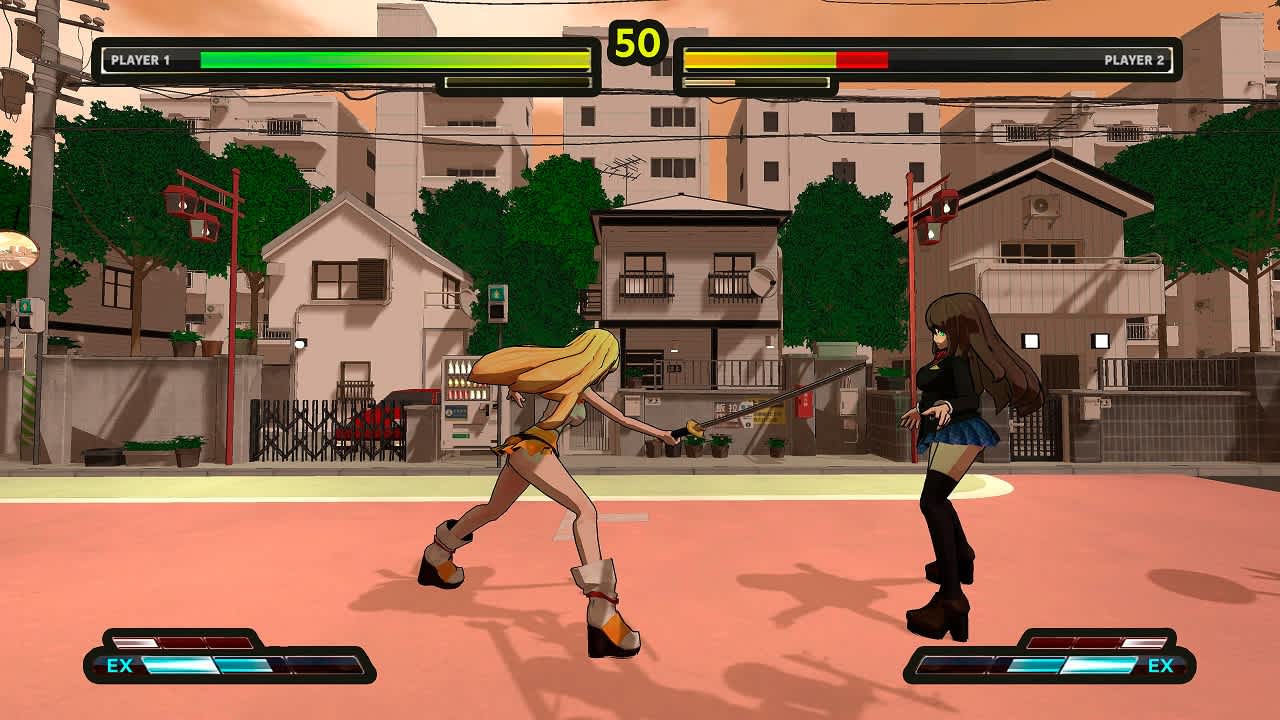
Task: Select the round timer showing 50
Action: pos(640,40)
